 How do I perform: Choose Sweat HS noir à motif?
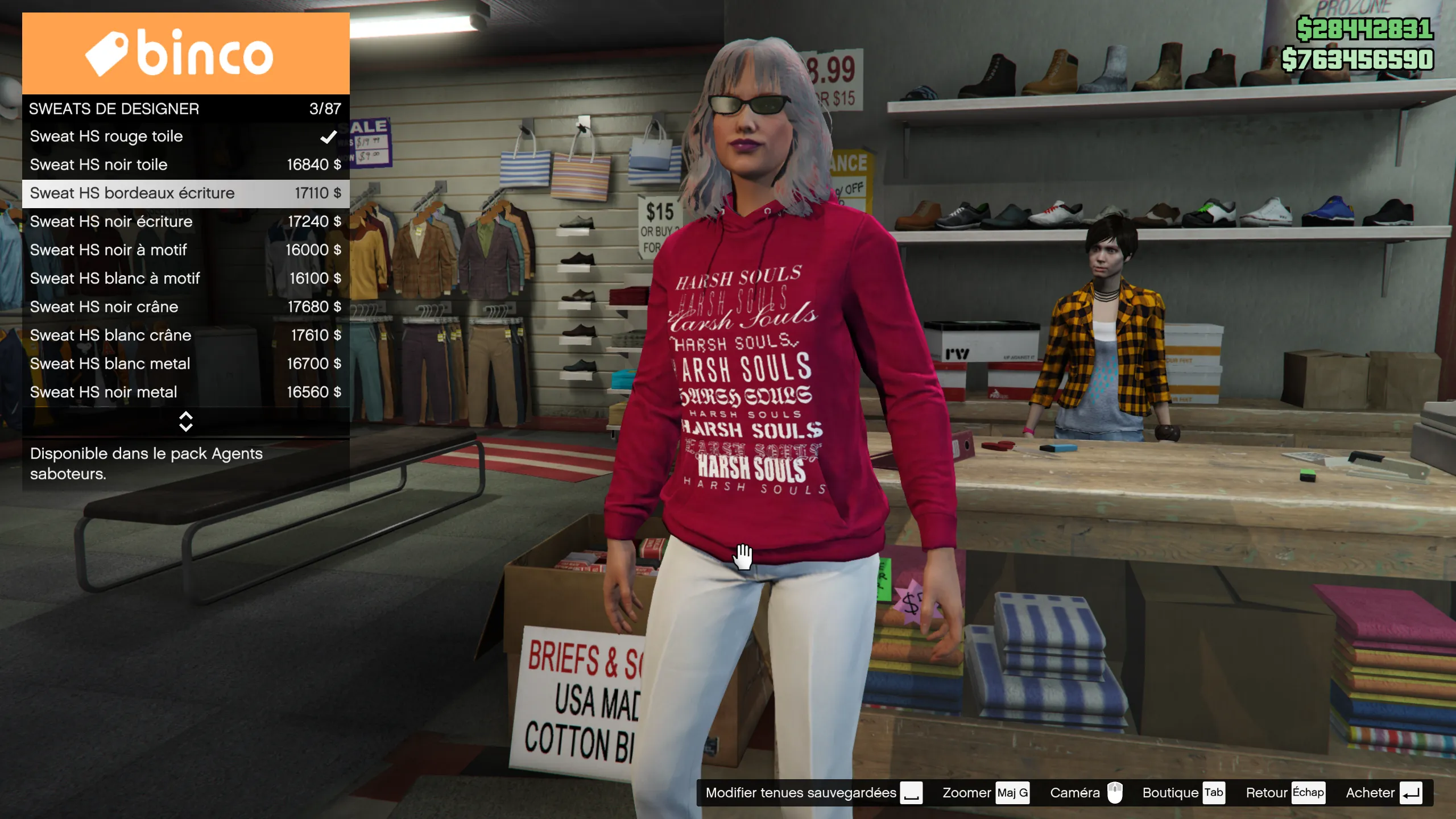[185, 250]
